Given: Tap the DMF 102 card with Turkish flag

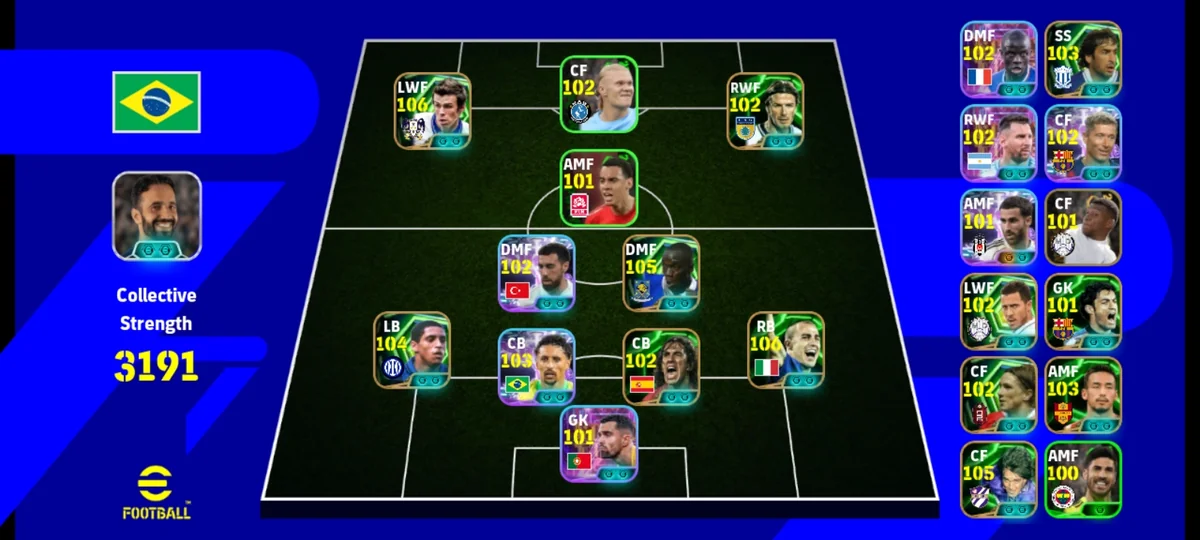Looking at the screenshot, I should tap(536, 273).
